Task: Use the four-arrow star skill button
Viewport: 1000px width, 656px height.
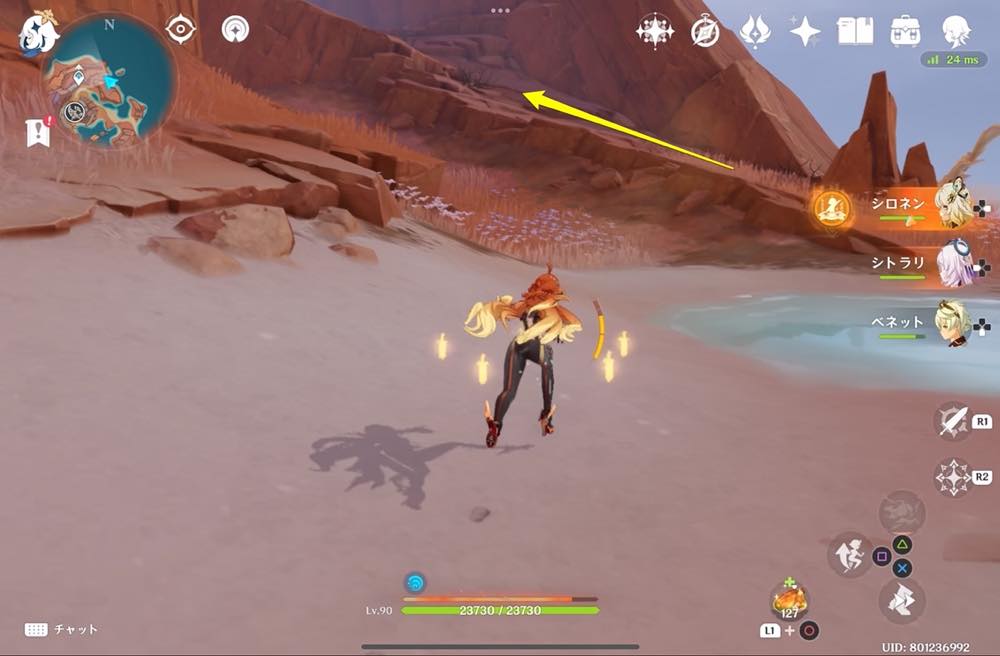Action: pos(952,477)
